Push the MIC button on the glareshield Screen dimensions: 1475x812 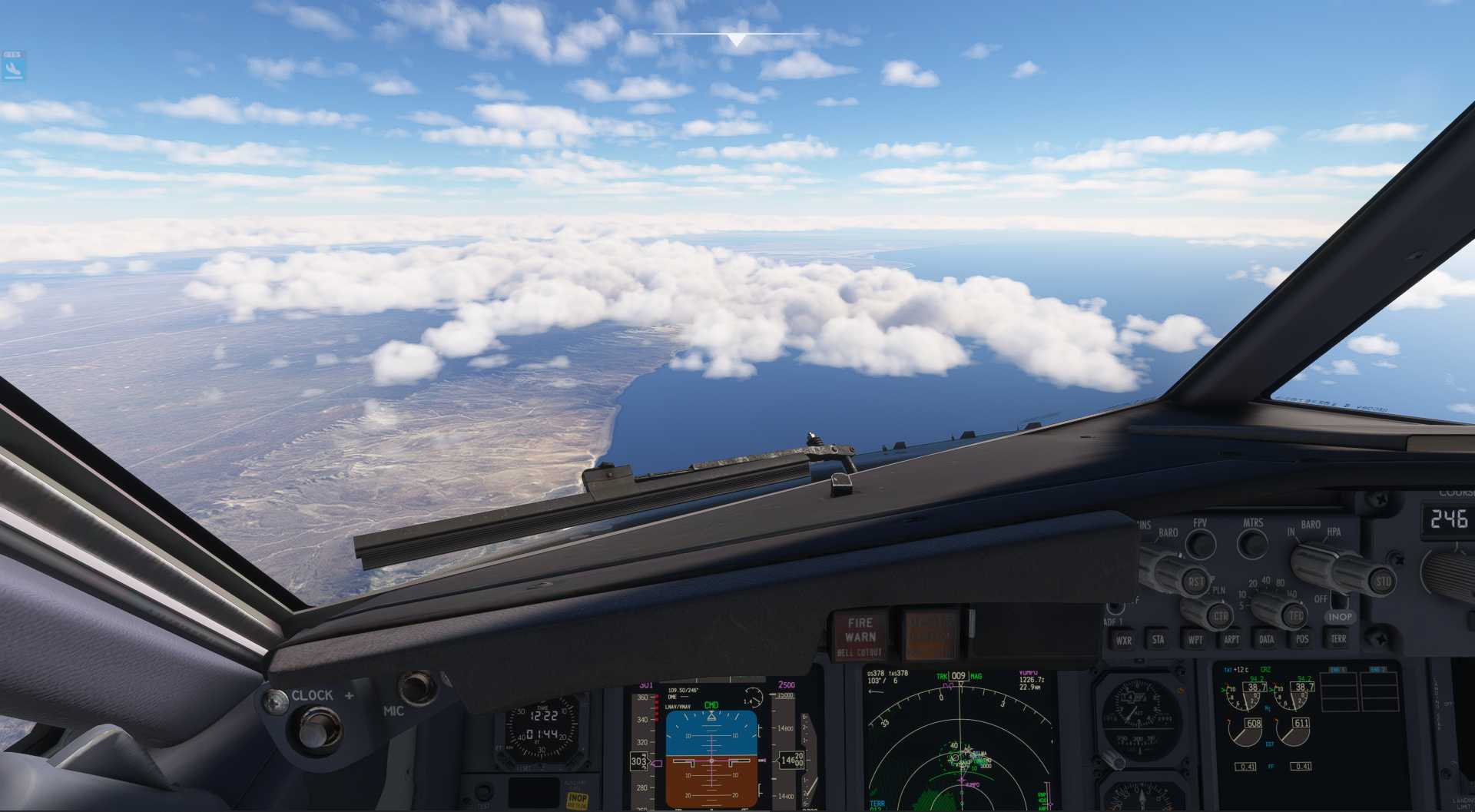point(417,686)
